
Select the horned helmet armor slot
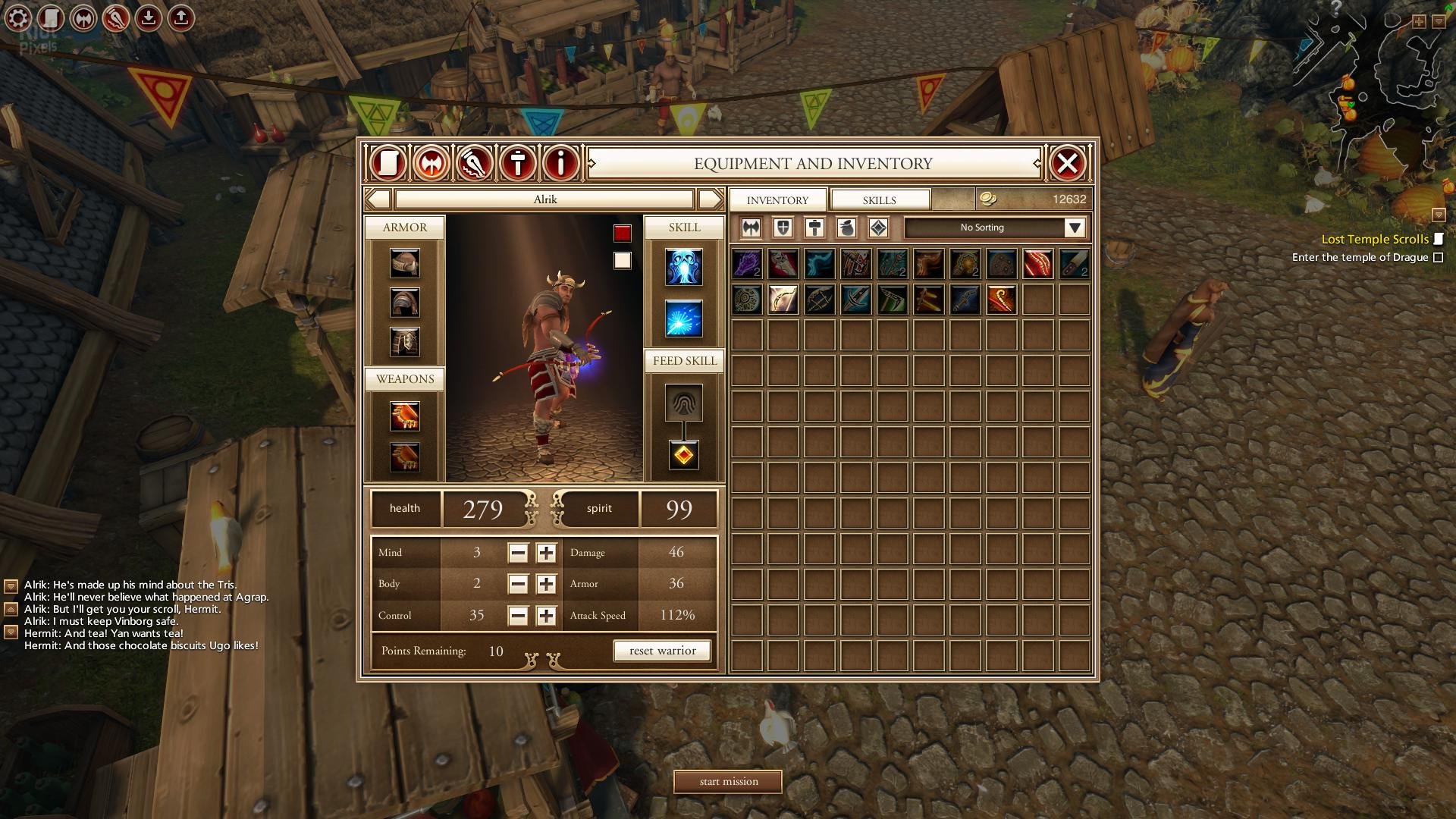coord(405,264)
